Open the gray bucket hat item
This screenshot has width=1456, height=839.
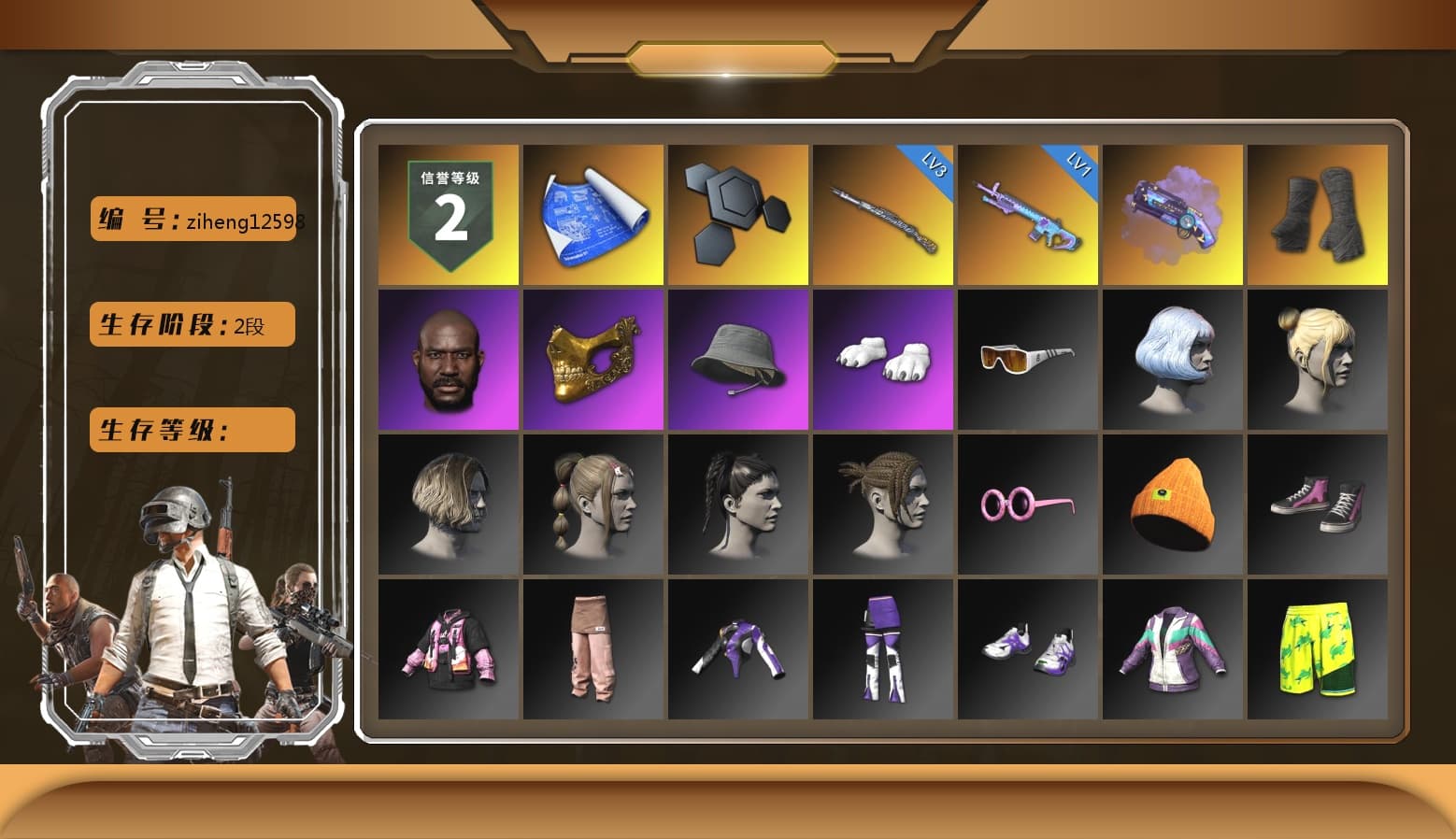point(737,360)
